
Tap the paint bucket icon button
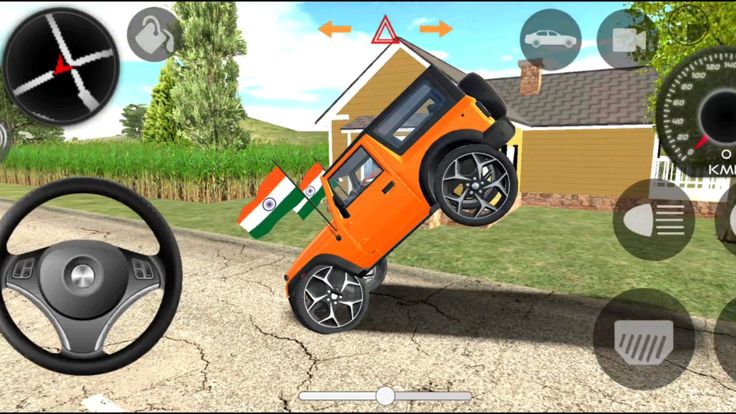pyautogui.click(x=153, y=34)
